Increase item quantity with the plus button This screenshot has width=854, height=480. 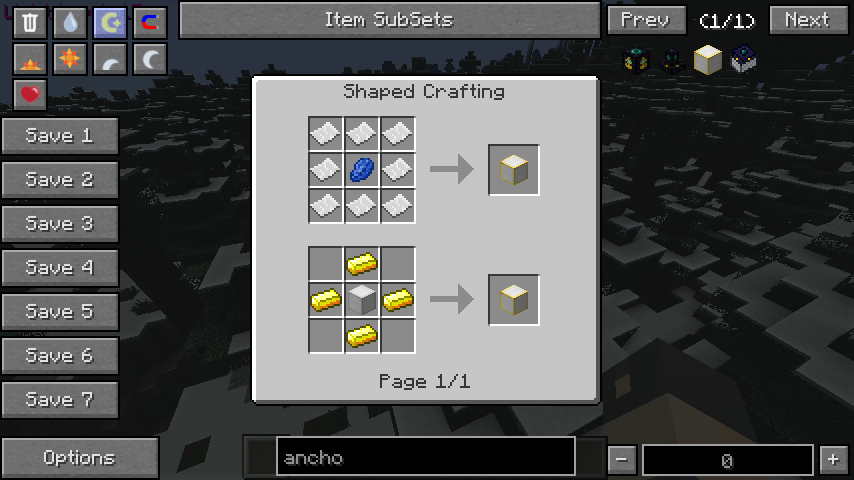[833, 459]
